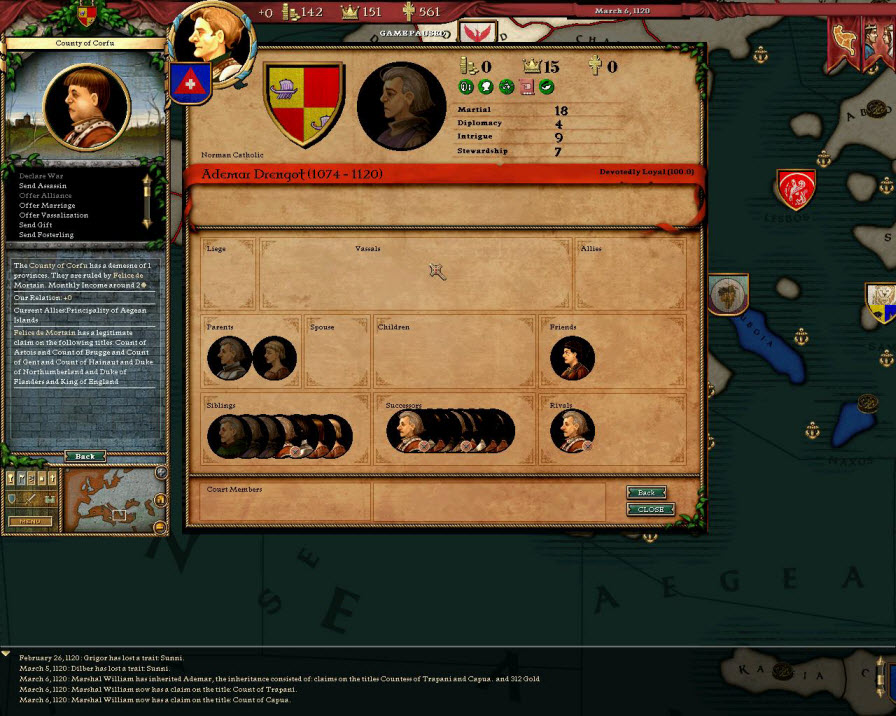
Task: Close the character info window
Action: coord(650,509)
